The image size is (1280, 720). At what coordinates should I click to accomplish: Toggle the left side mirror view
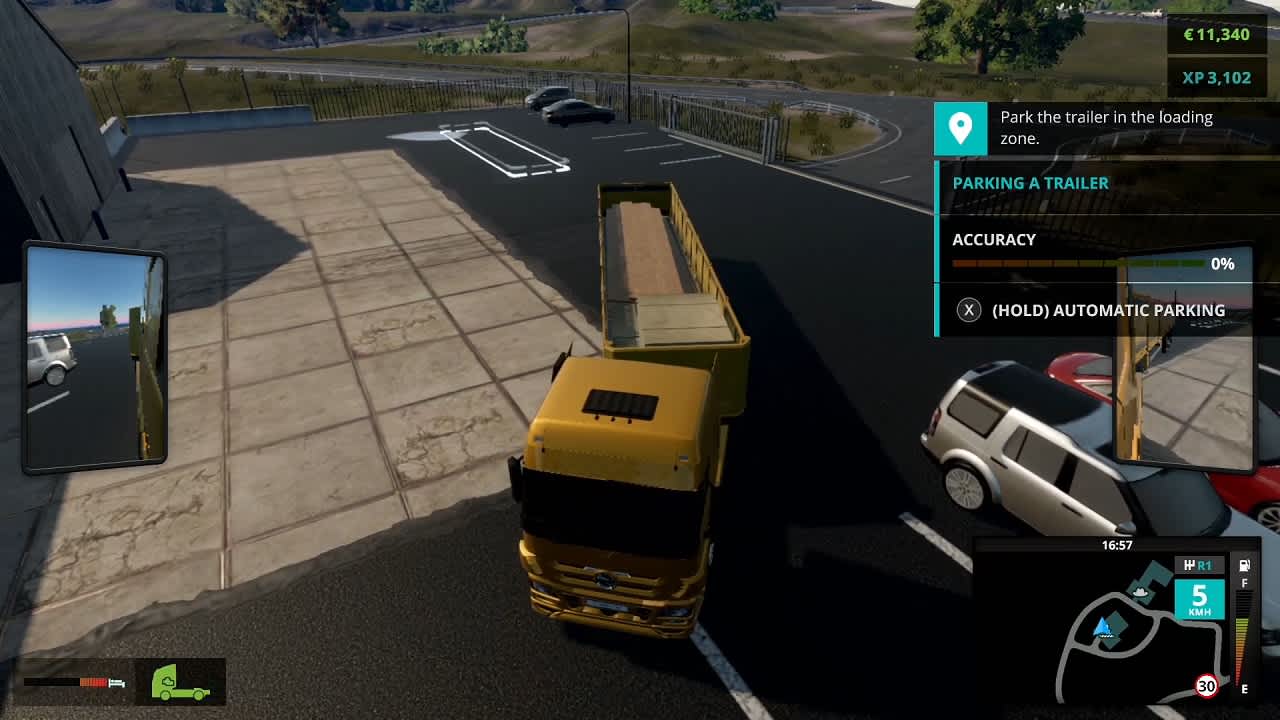95,355
